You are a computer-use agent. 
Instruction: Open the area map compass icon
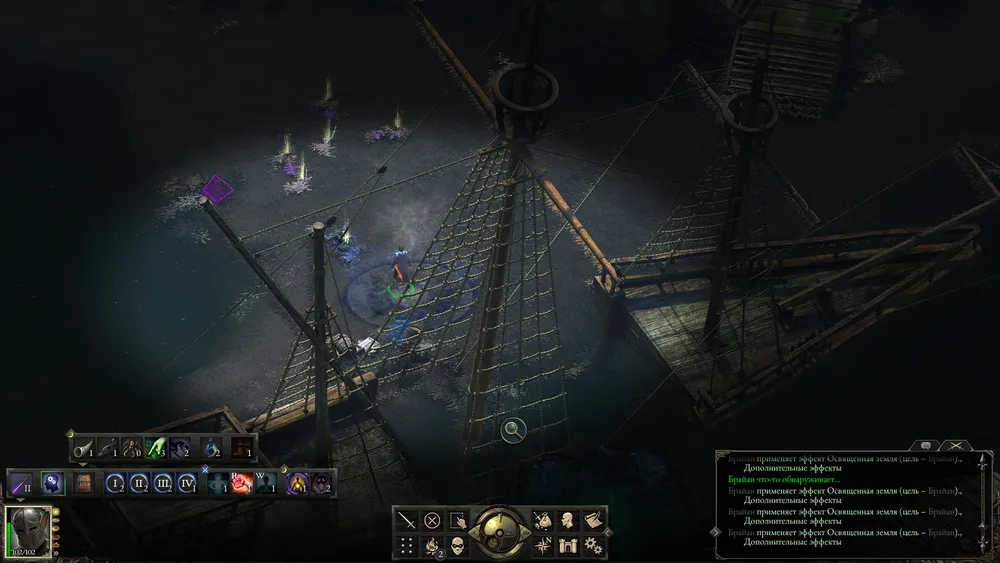click(543, 546)
